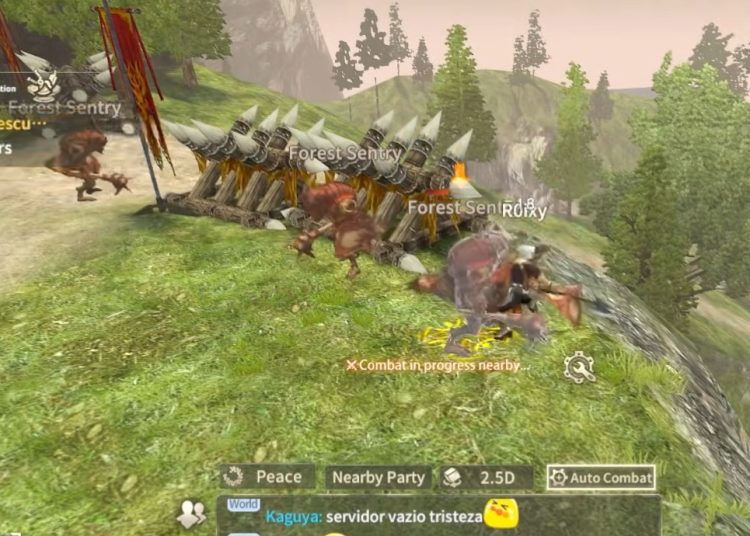Open the gear settings icon near the character

click(x=579, y=368)
